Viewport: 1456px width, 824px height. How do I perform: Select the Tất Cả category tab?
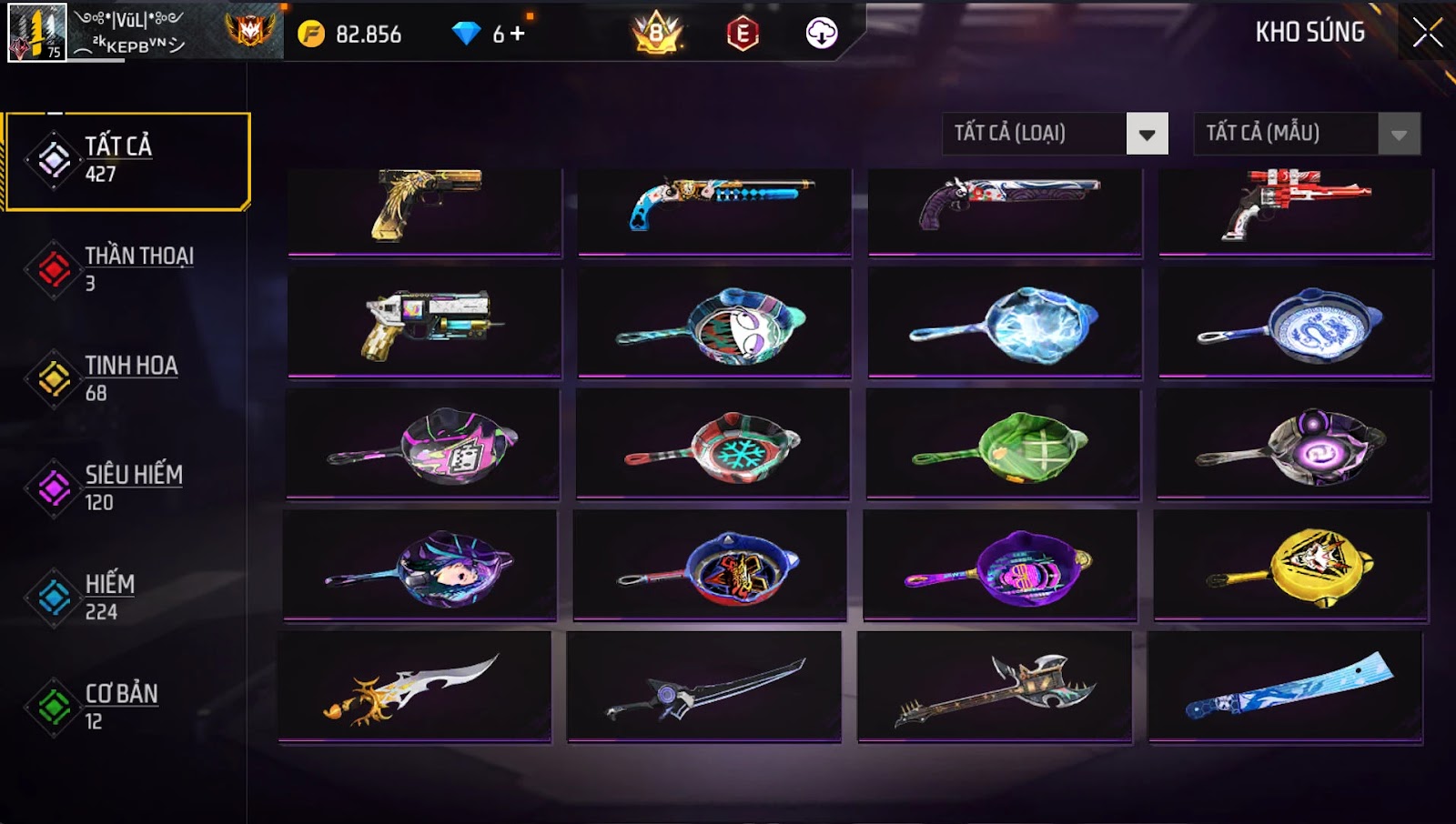[127, 161]
